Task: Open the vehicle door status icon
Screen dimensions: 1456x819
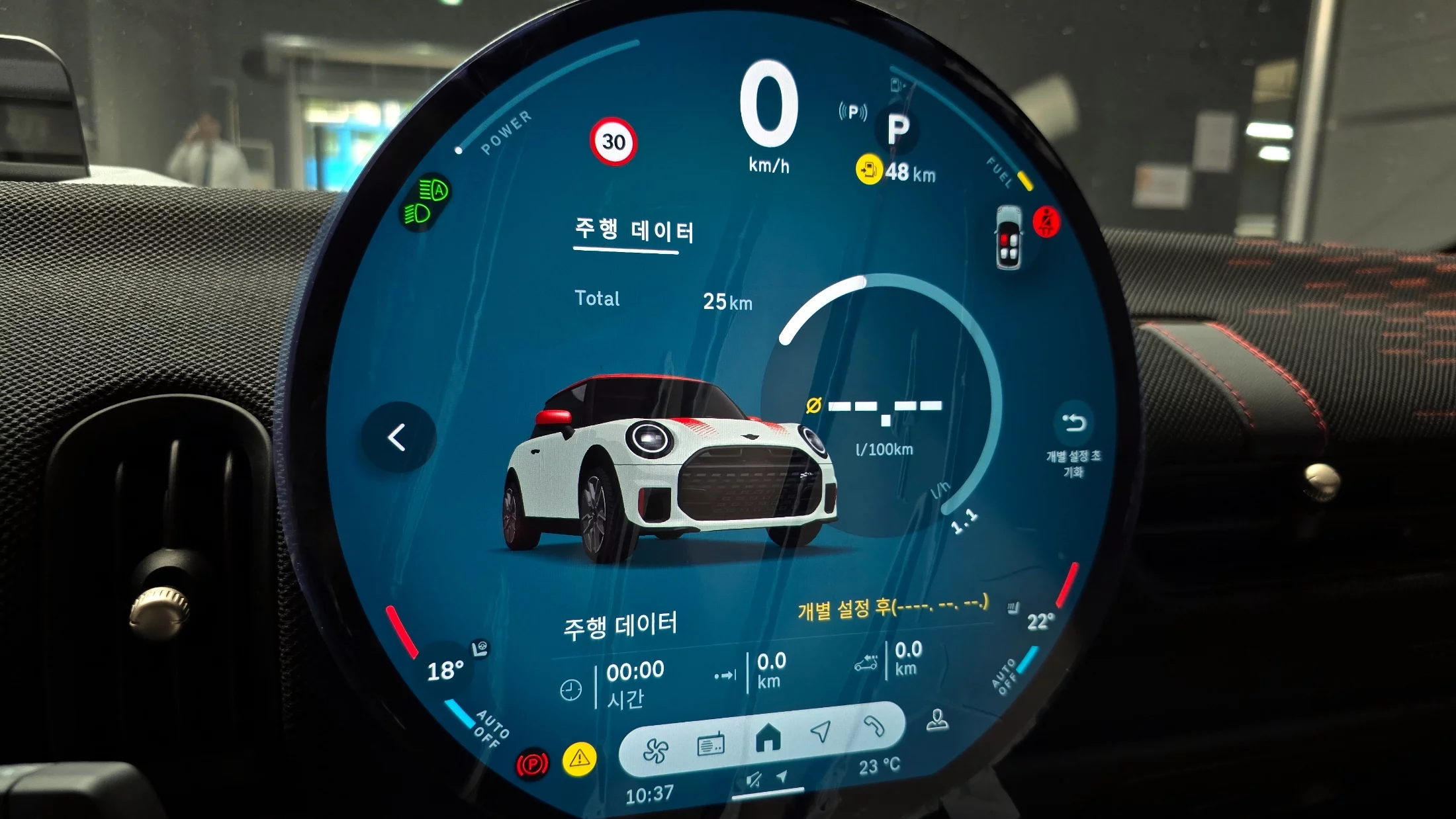Action: (x=1009, y=237)
